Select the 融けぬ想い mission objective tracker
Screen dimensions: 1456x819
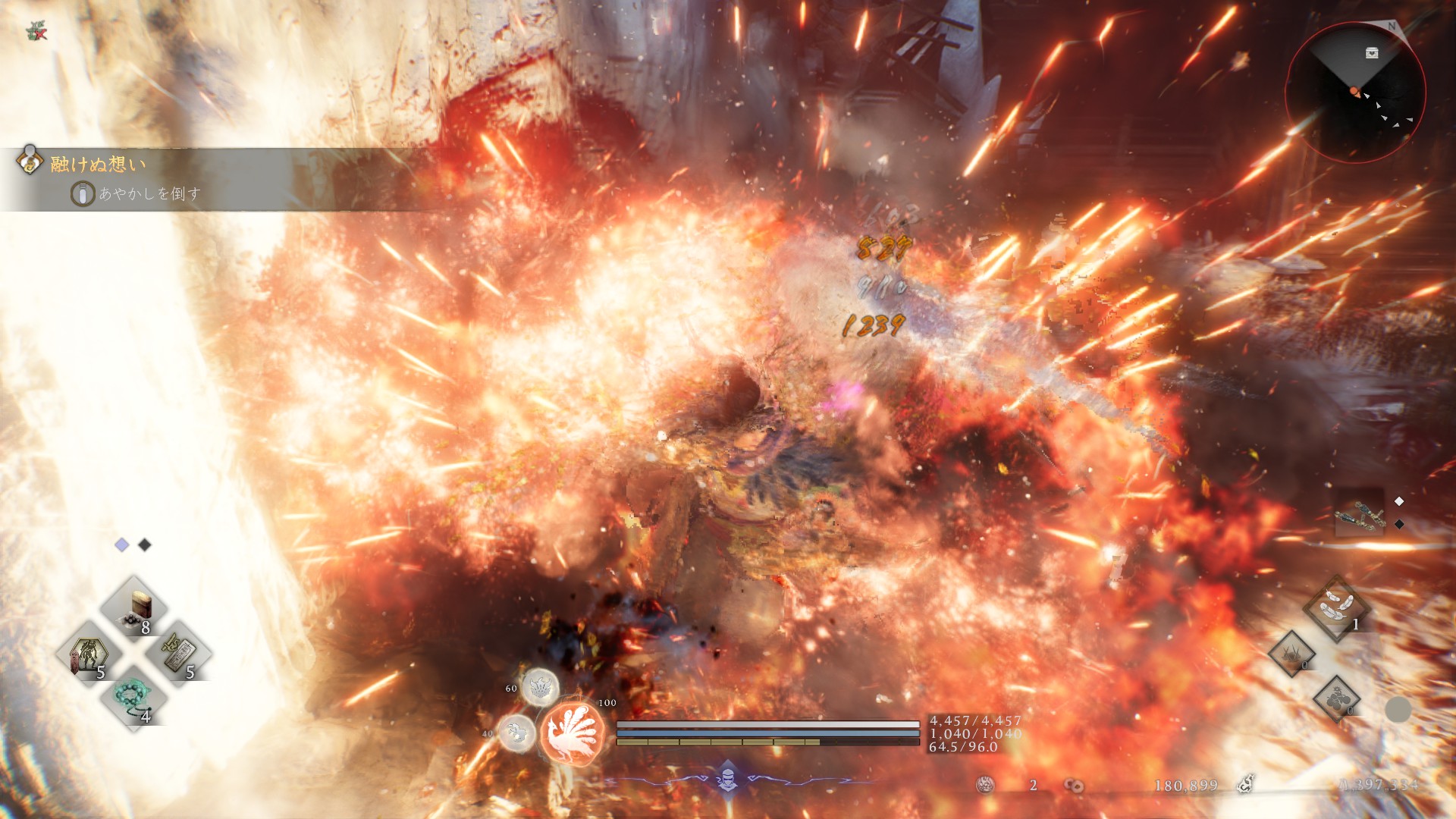pos(99,164)
